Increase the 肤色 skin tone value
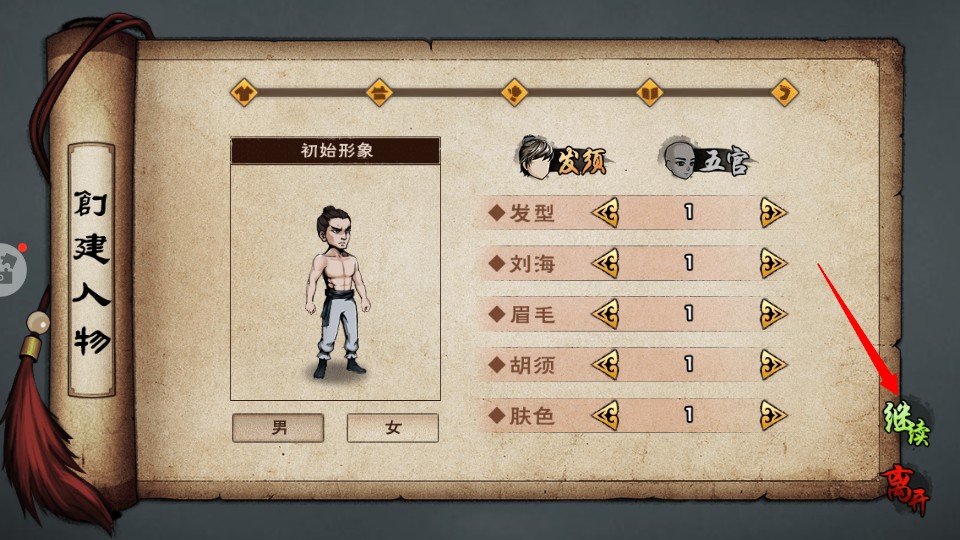This screenshot has height=540, width=960. click(773, 415)
